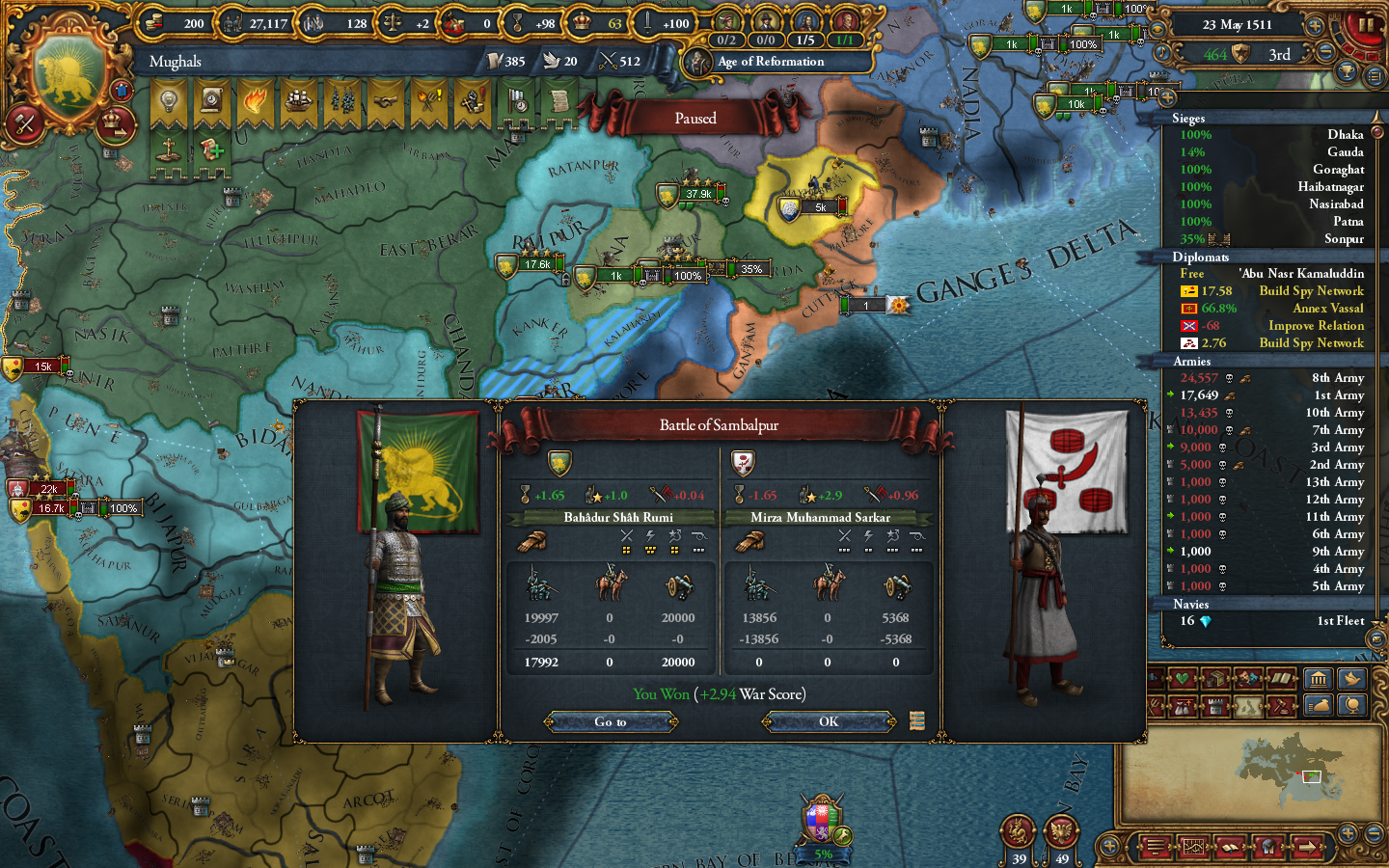This screenshot has height=868, width=1389.
Task: Switch to religion mapmode via the dove icon
Action: [1350, 679]
